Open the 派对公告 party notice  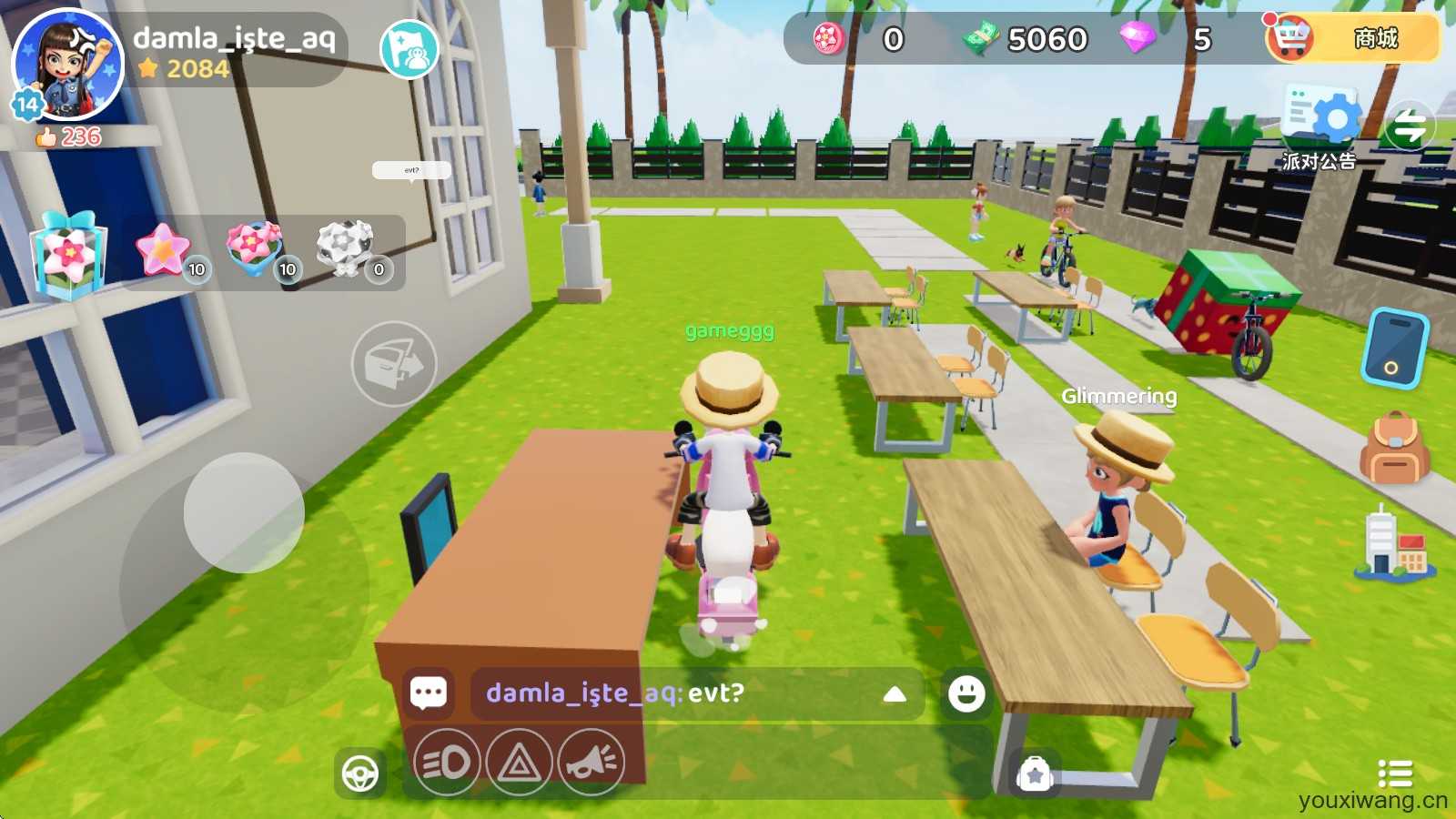point(1320,127)
